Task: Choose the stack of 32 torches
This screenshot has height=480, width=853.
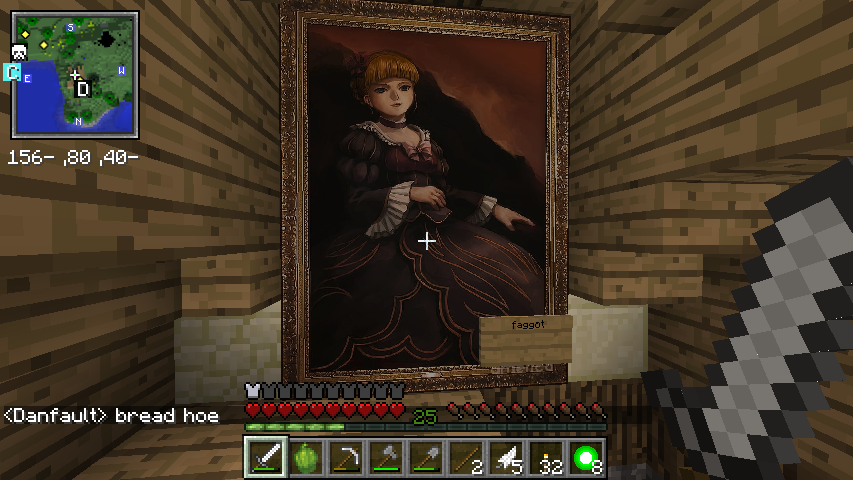Action: pyautogui.click(x=545, y=459)
